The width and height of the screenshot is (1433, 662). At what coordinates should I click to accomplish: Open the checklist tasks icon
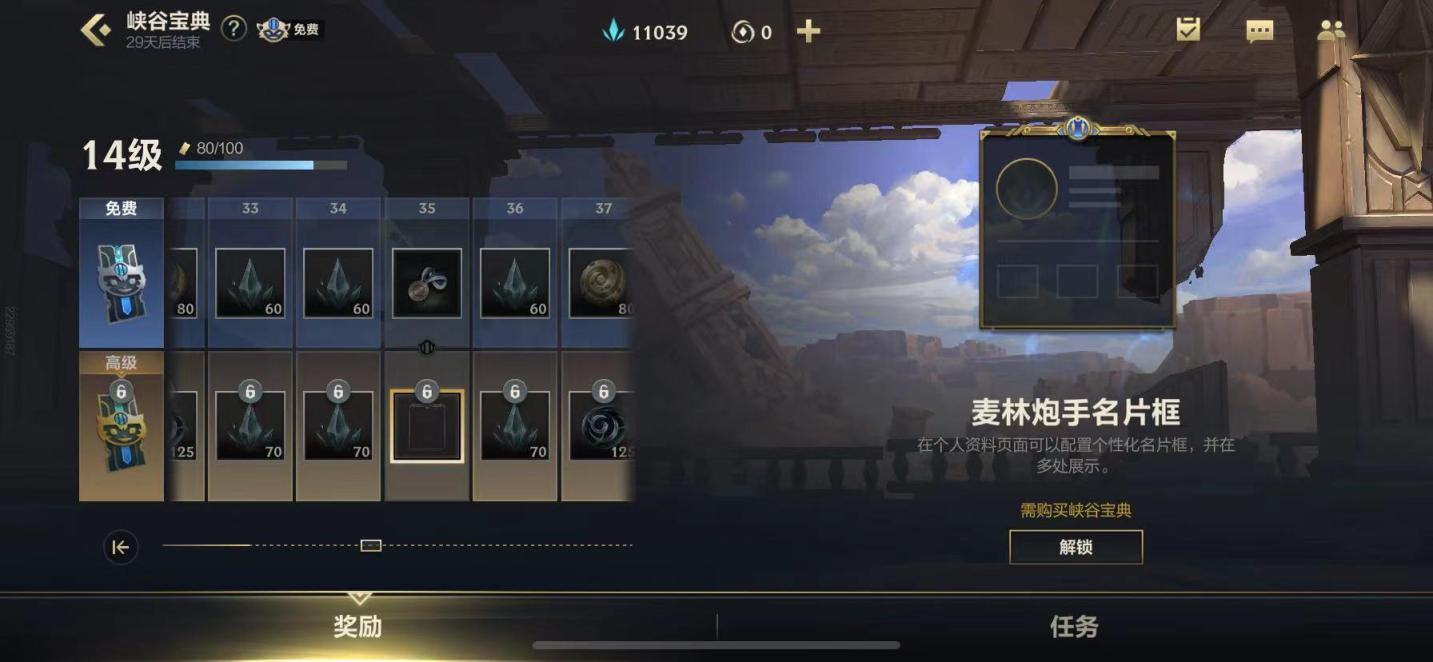click(1188, 30)
